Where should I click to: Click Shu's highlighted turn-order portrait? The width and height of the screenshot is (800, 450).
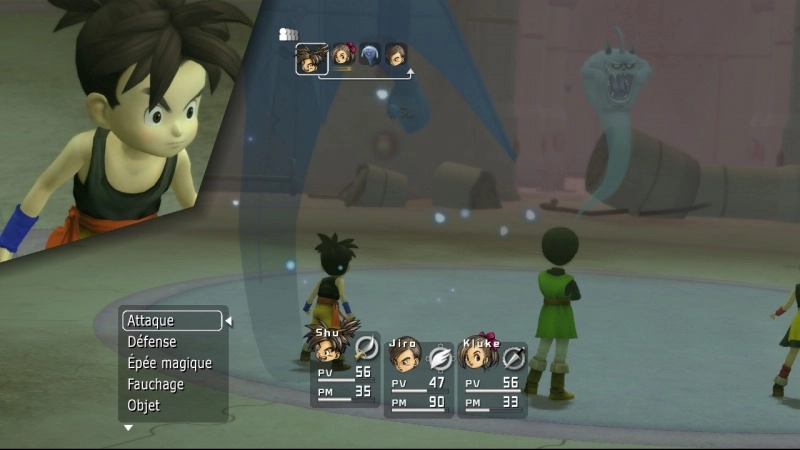312,59
